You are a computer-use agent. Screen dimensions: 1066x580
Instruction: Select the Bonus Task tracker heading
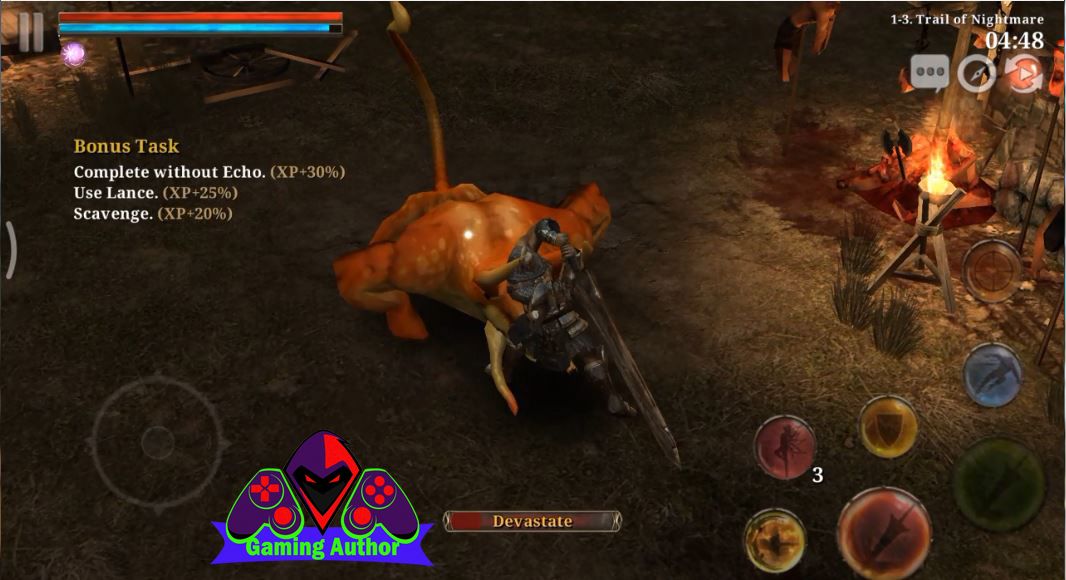click(126, 146)
